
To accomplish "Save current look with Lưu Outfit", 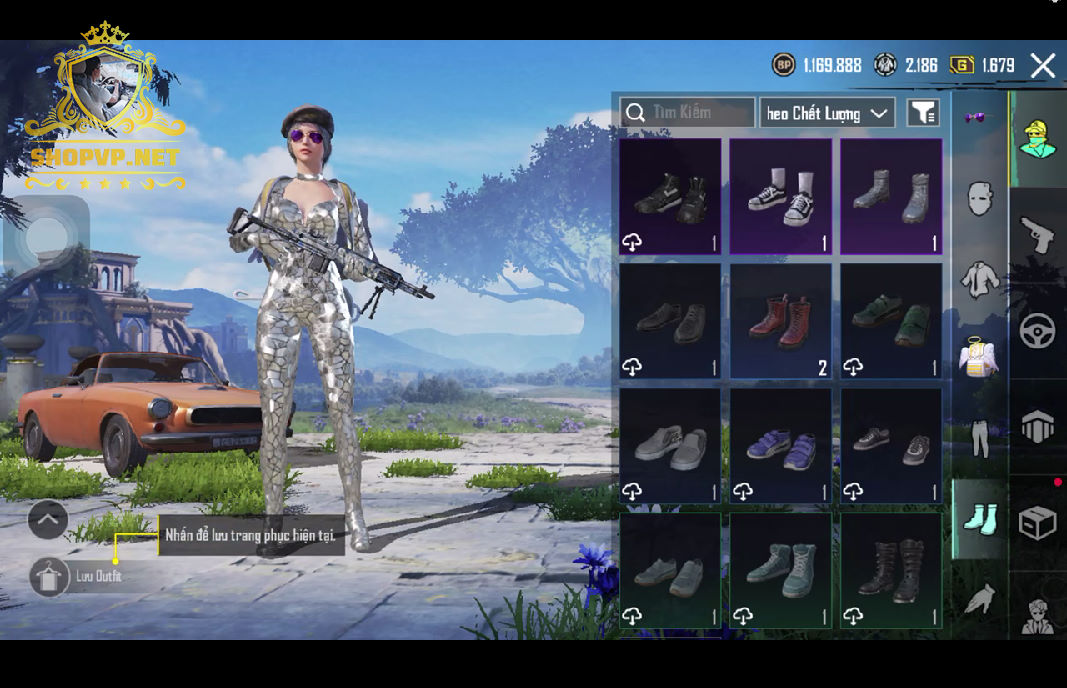I will pos(50,577).
